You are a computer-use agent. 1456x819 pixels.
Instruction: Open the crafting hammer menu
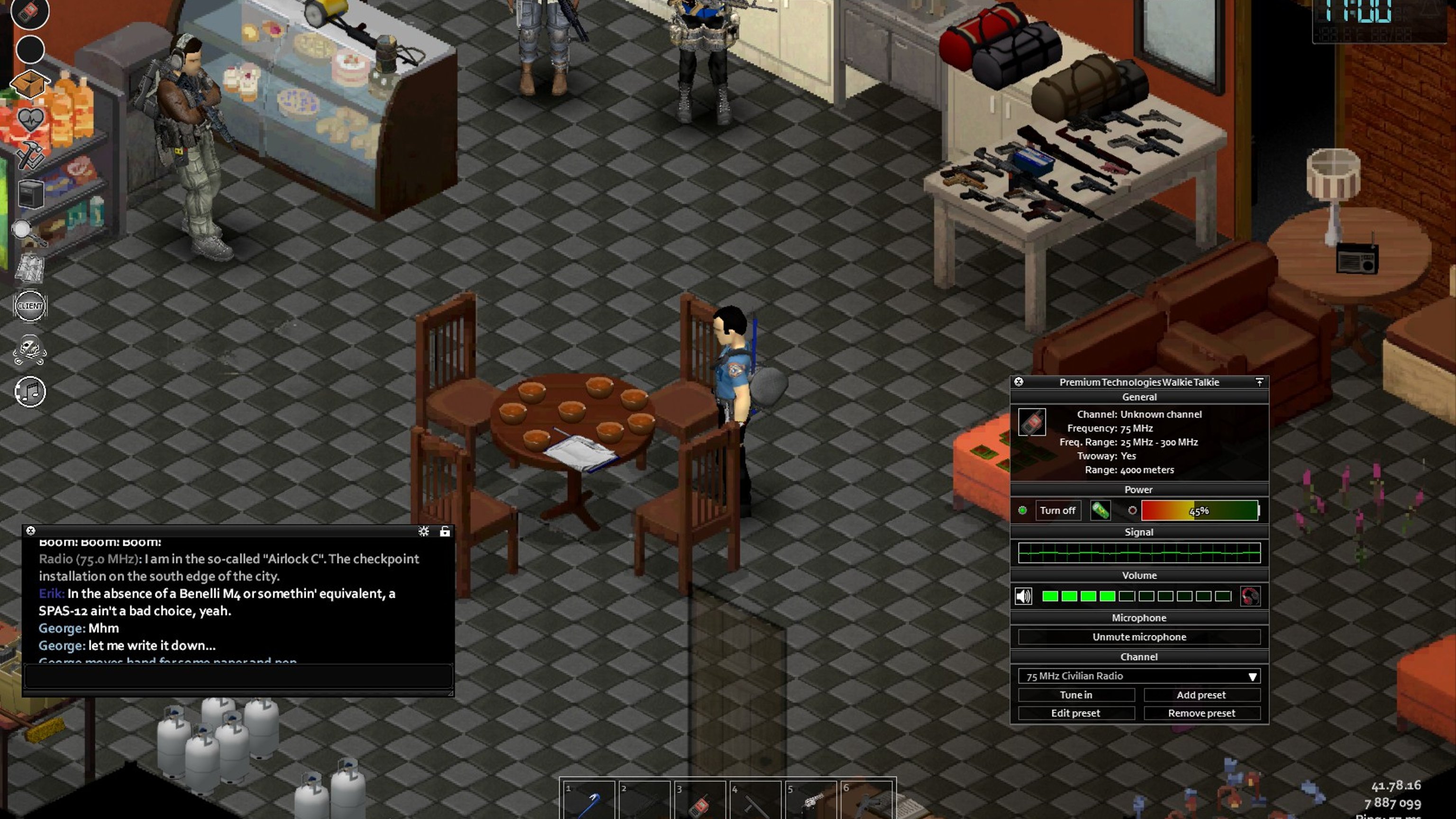pyautogui.click(x=29, y=155)
